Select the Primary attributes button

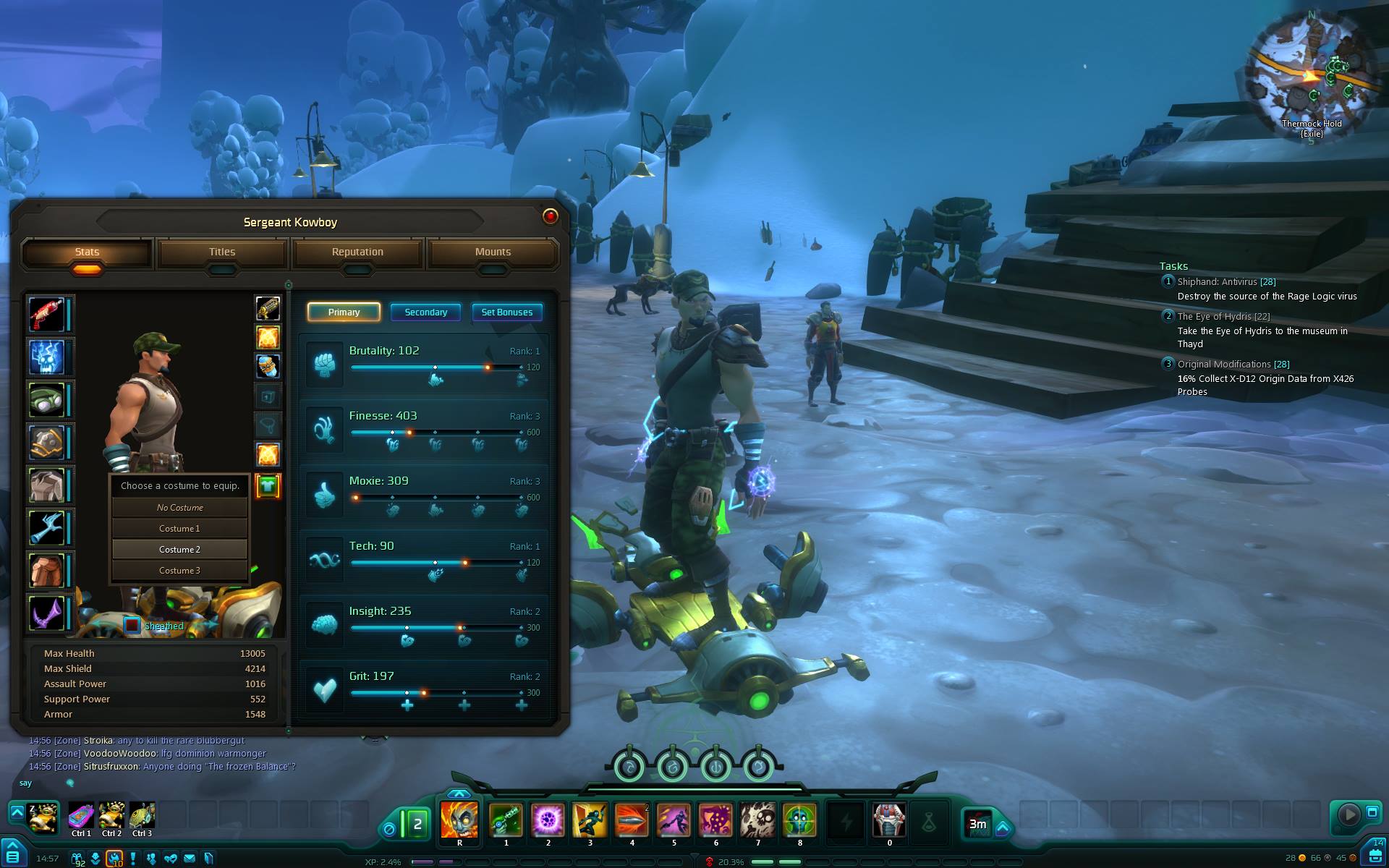pyautogui.click(x=344, y=312)
